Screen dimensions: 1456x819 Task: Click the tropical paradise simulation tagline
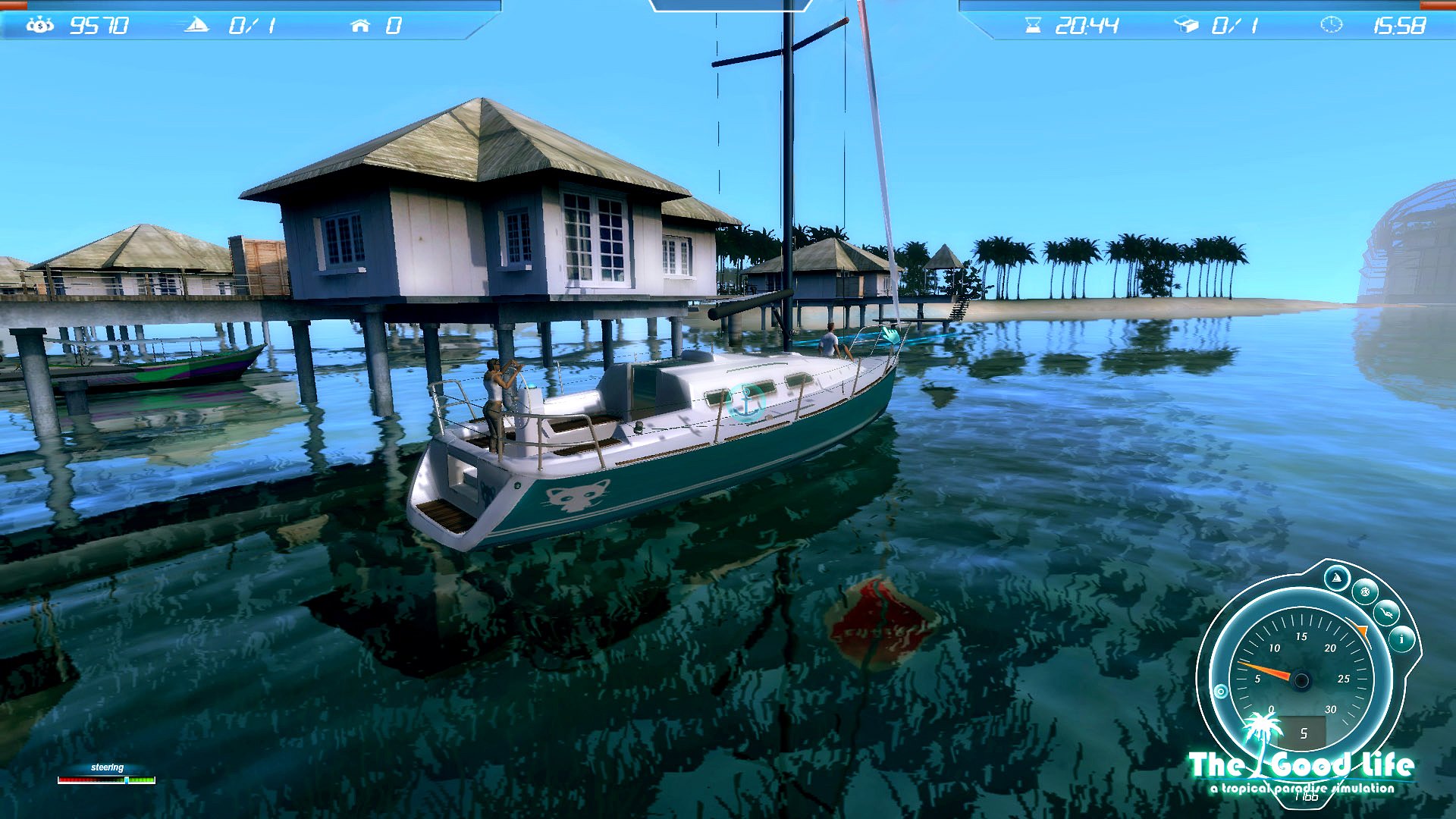(1302, 786)
